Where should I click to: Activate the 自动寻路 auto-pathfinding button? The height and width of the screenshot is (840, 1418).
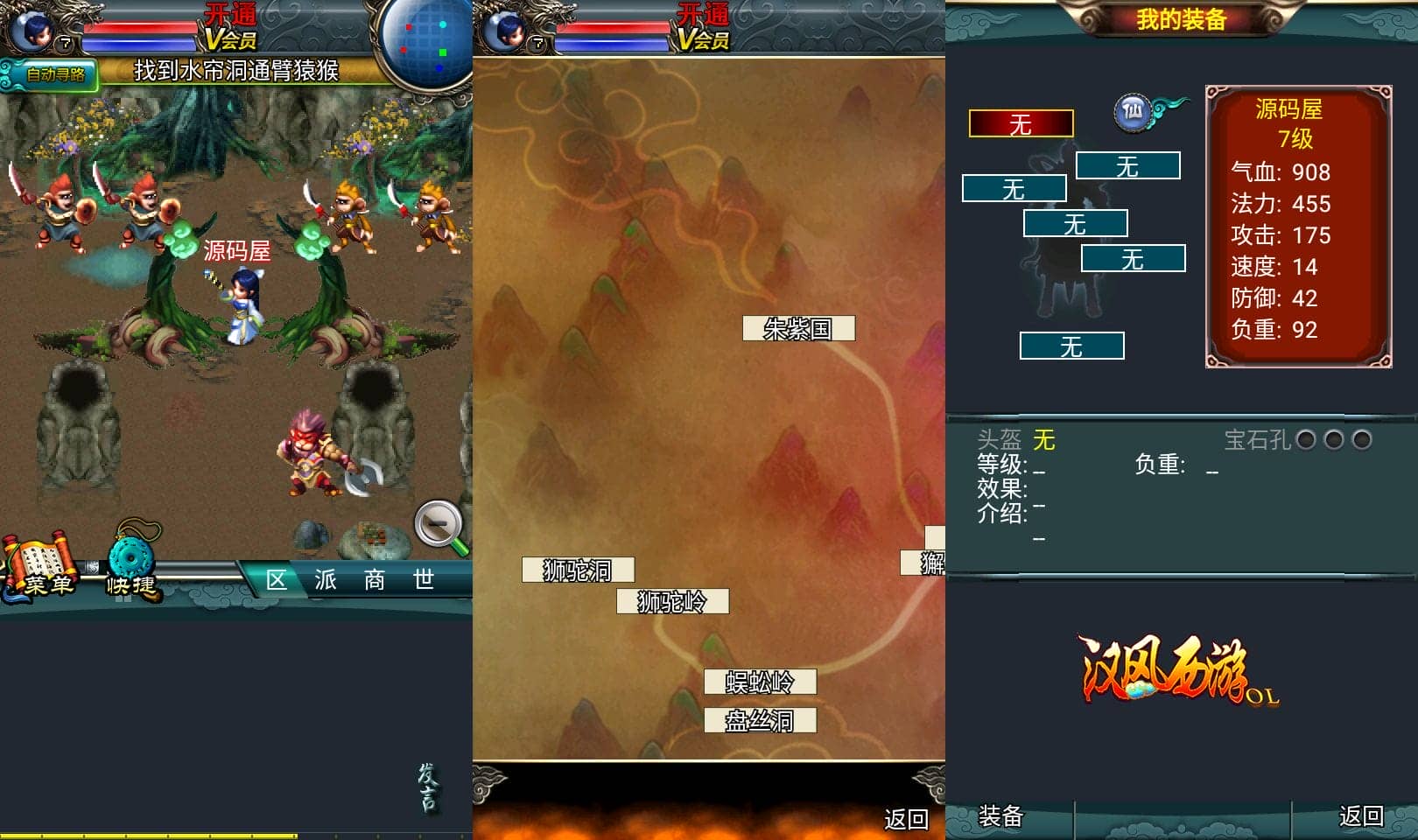[53, 74]
